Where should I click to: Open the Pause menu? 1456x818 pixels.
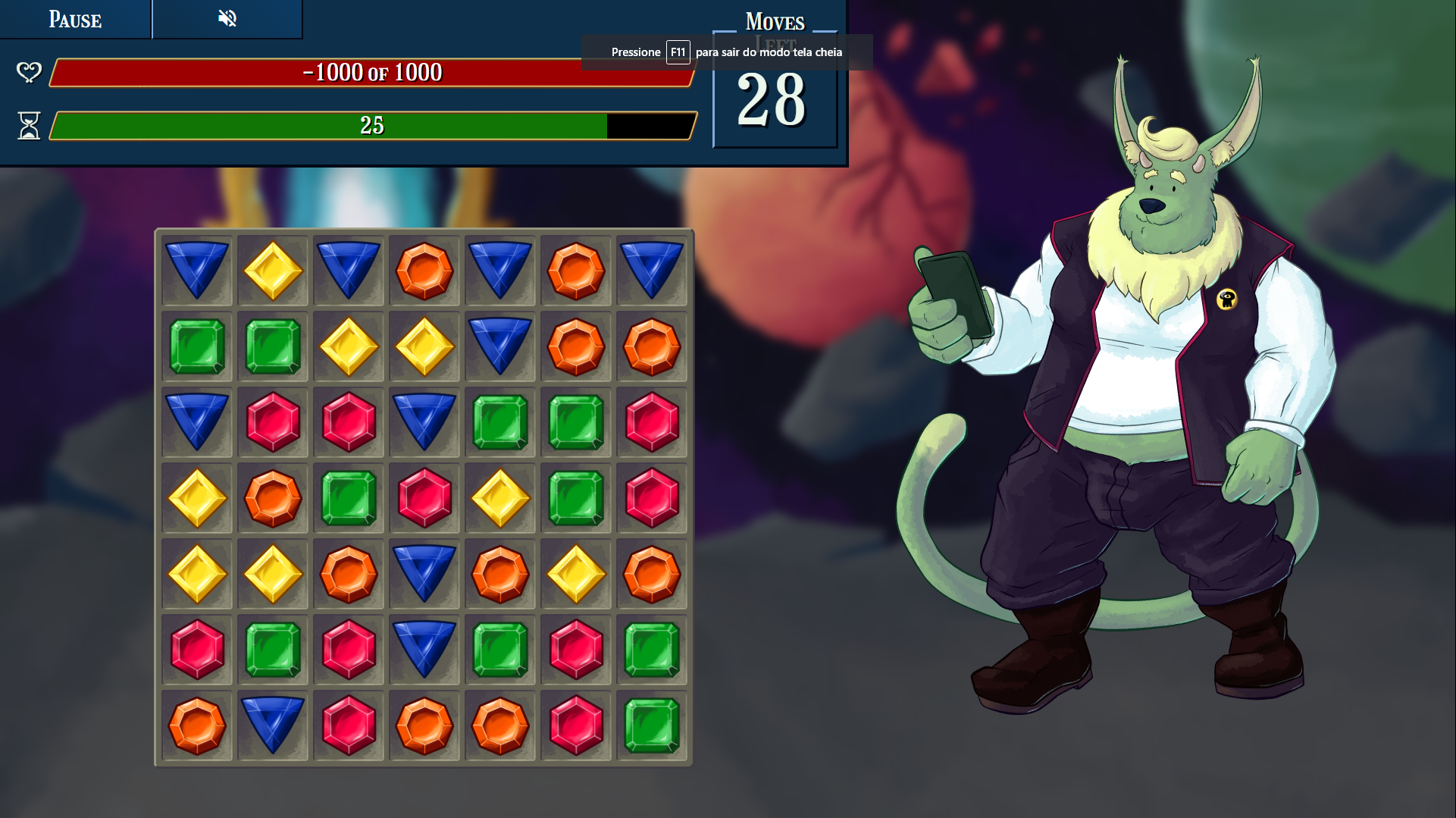point(75,19)
